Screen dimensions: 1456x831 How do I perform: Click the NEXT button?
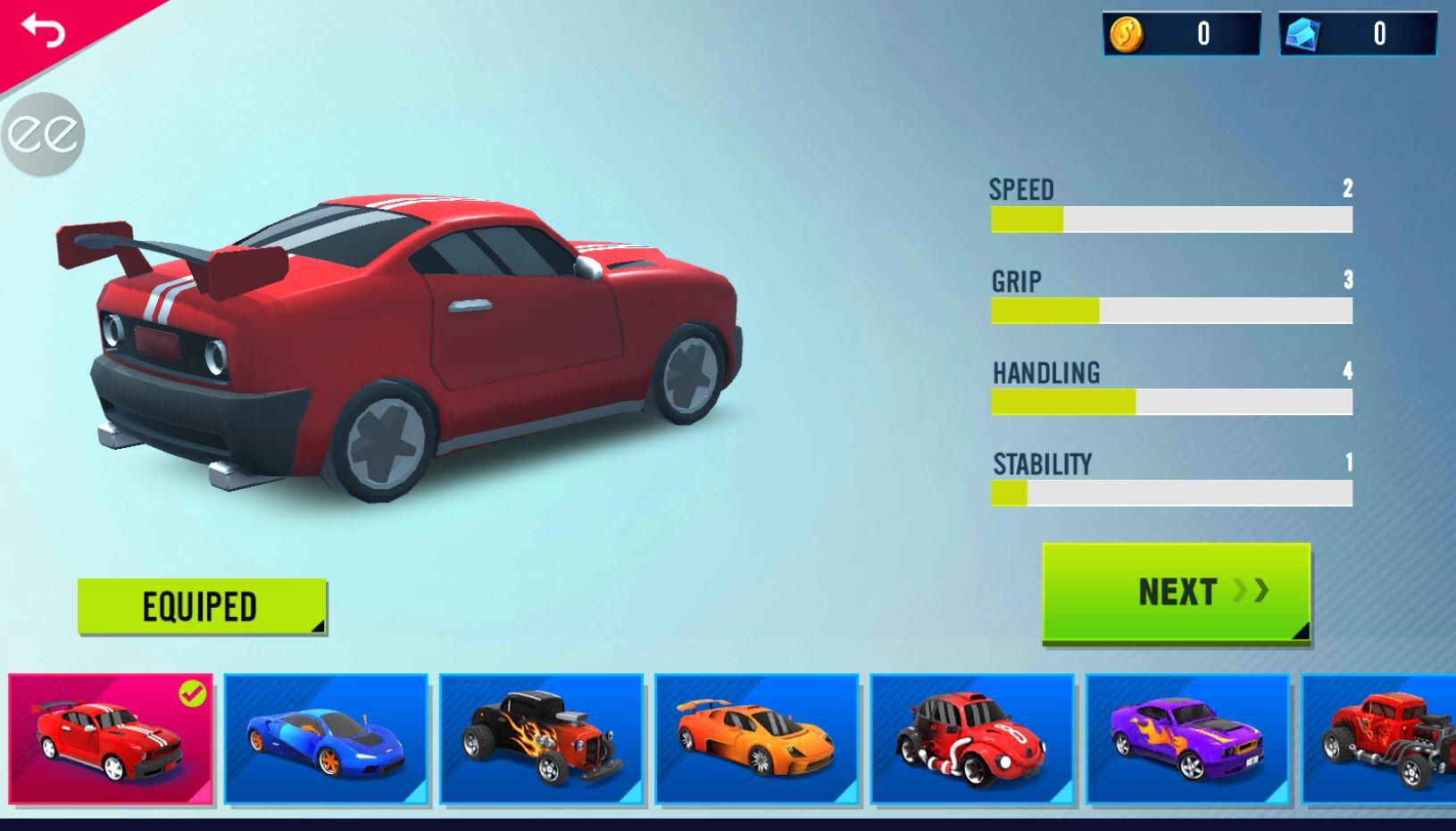pos(1177,592)
